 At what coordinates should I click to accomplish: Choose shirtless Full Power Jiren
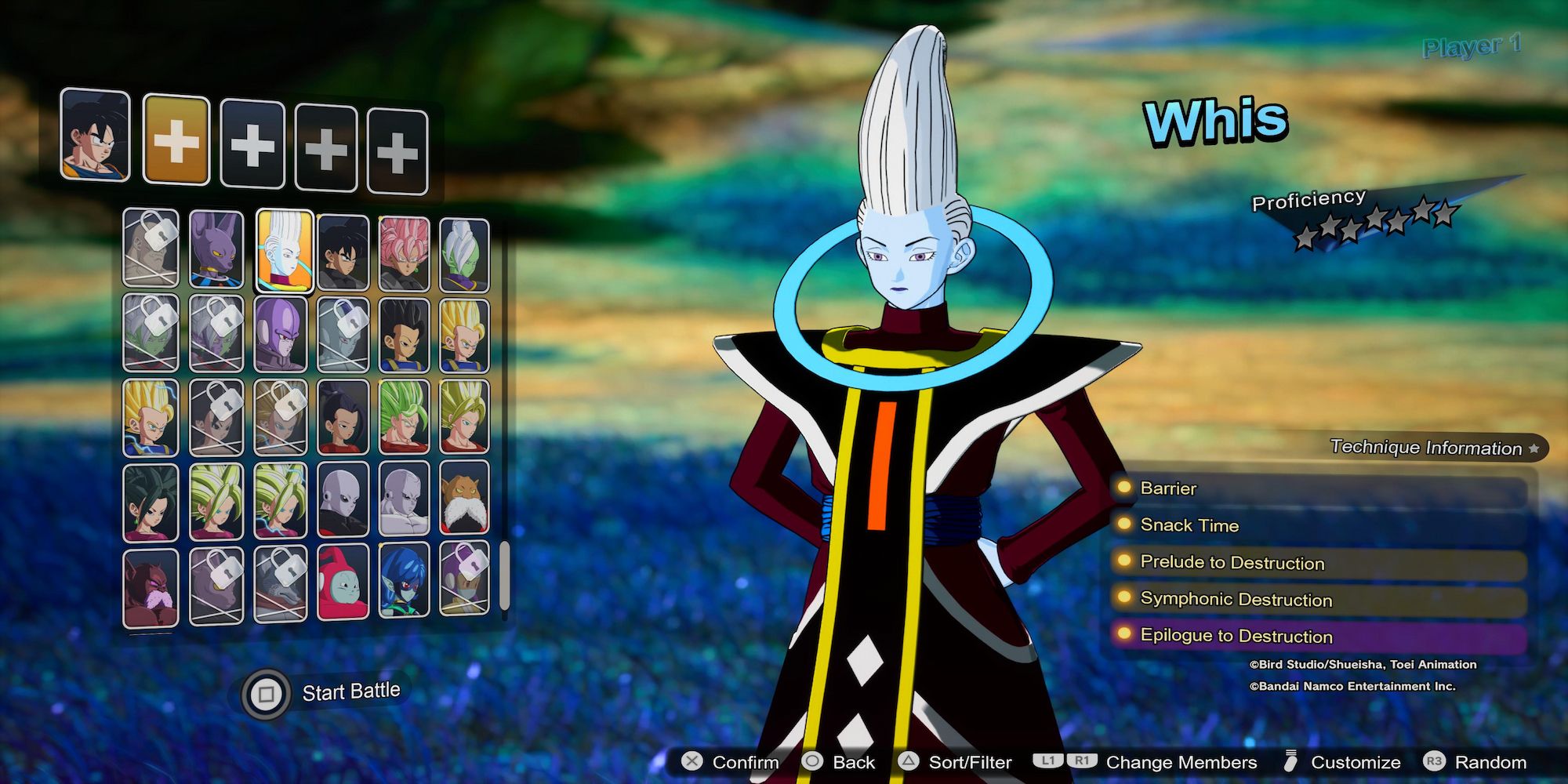[404, 499]
